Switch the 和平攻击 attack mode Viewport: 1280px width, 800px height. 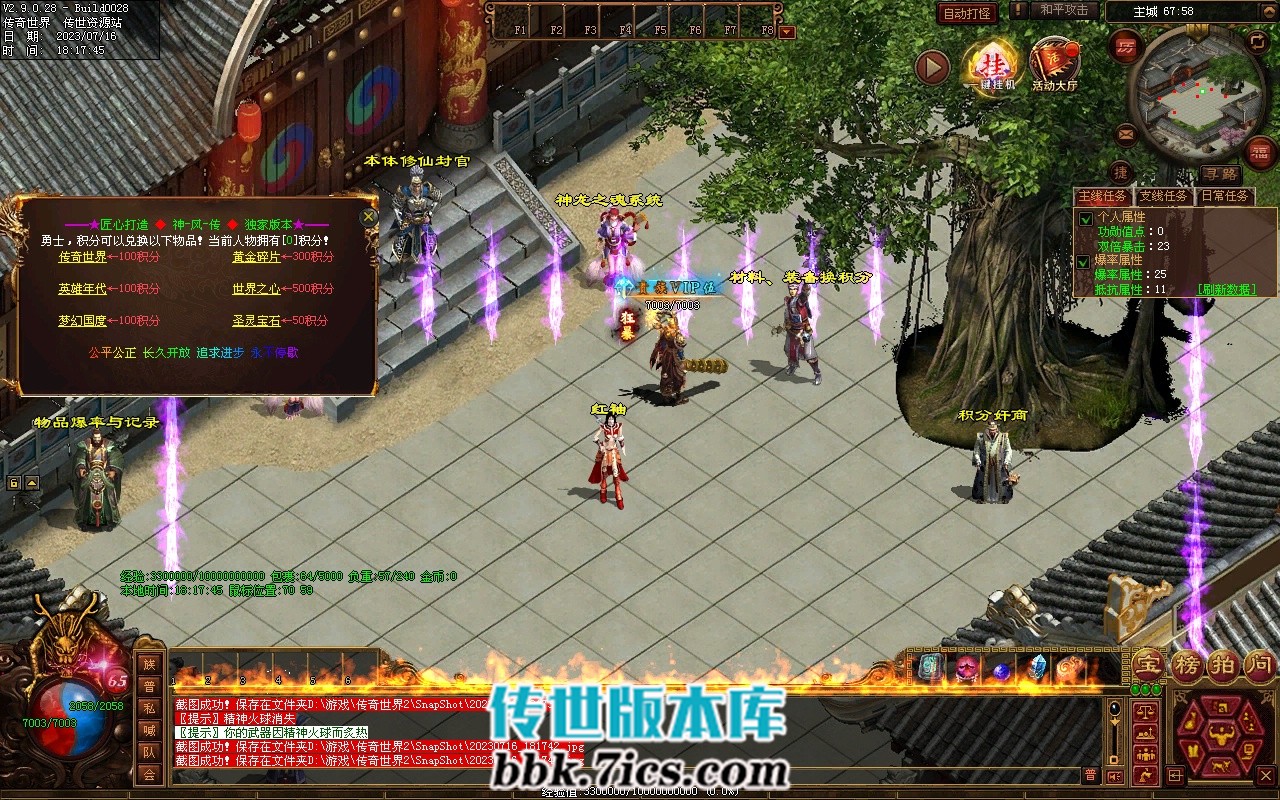1064,10
